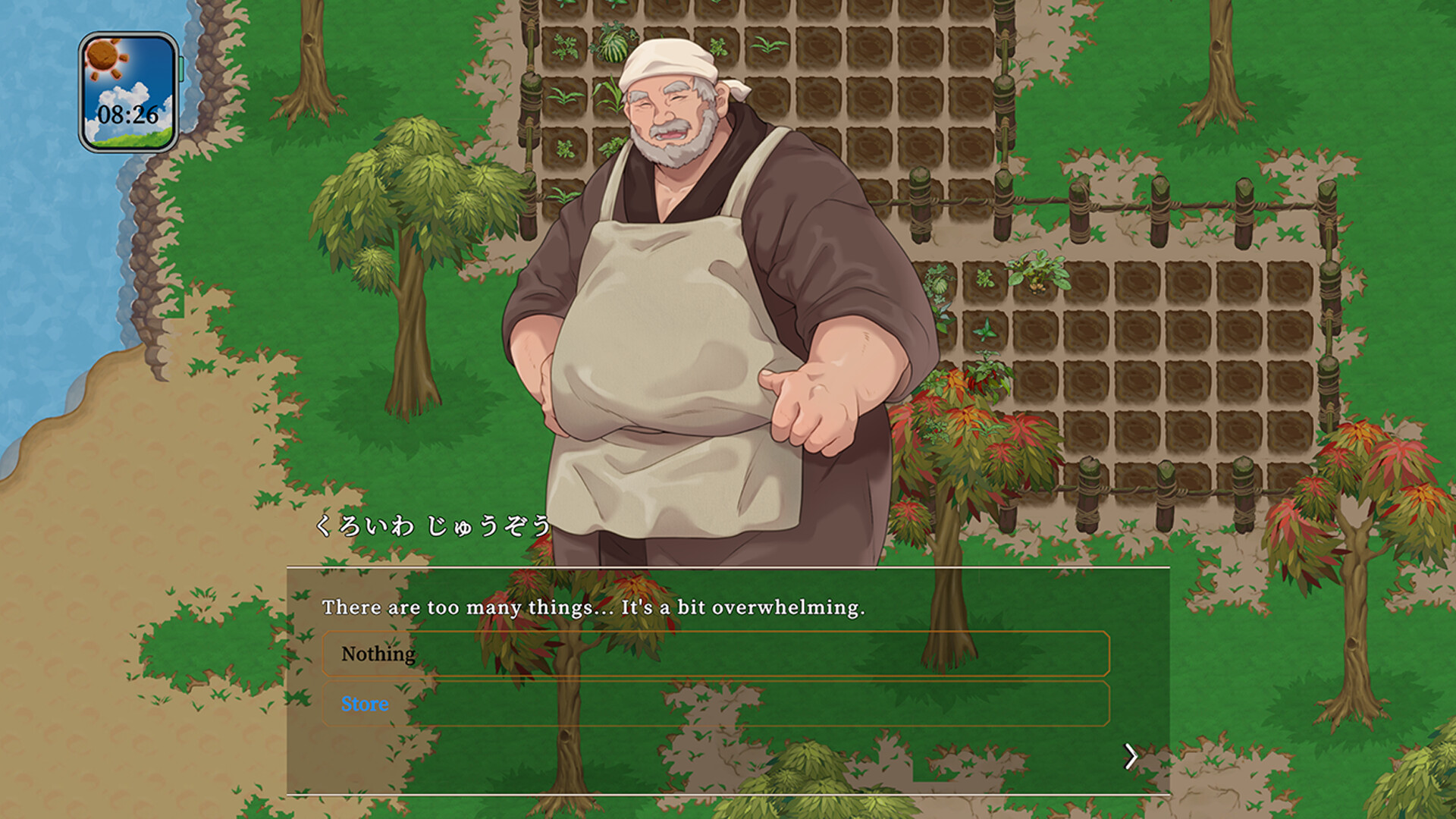
Task: Click the advance arrow to continue dialogue
Action: [1132, 756]
